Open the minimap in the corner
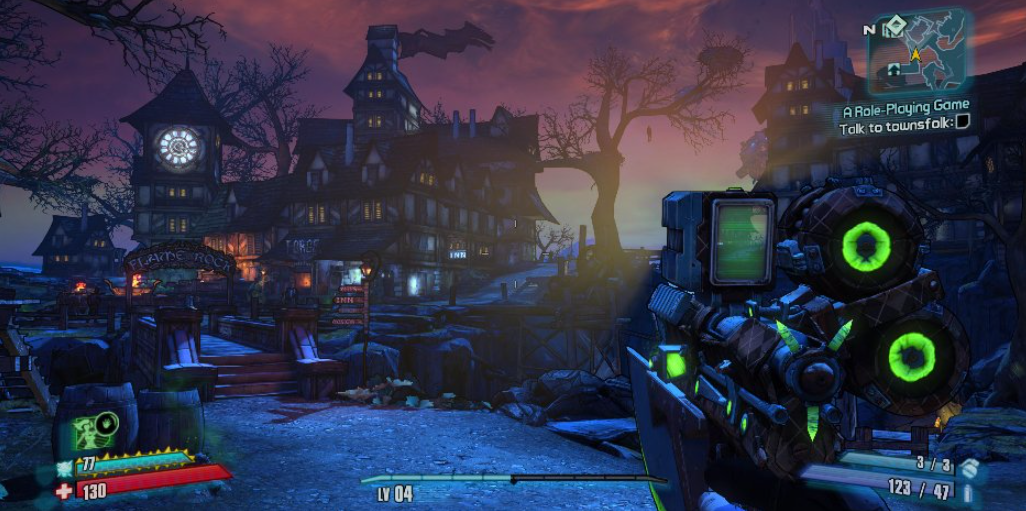 coord(919,52)
